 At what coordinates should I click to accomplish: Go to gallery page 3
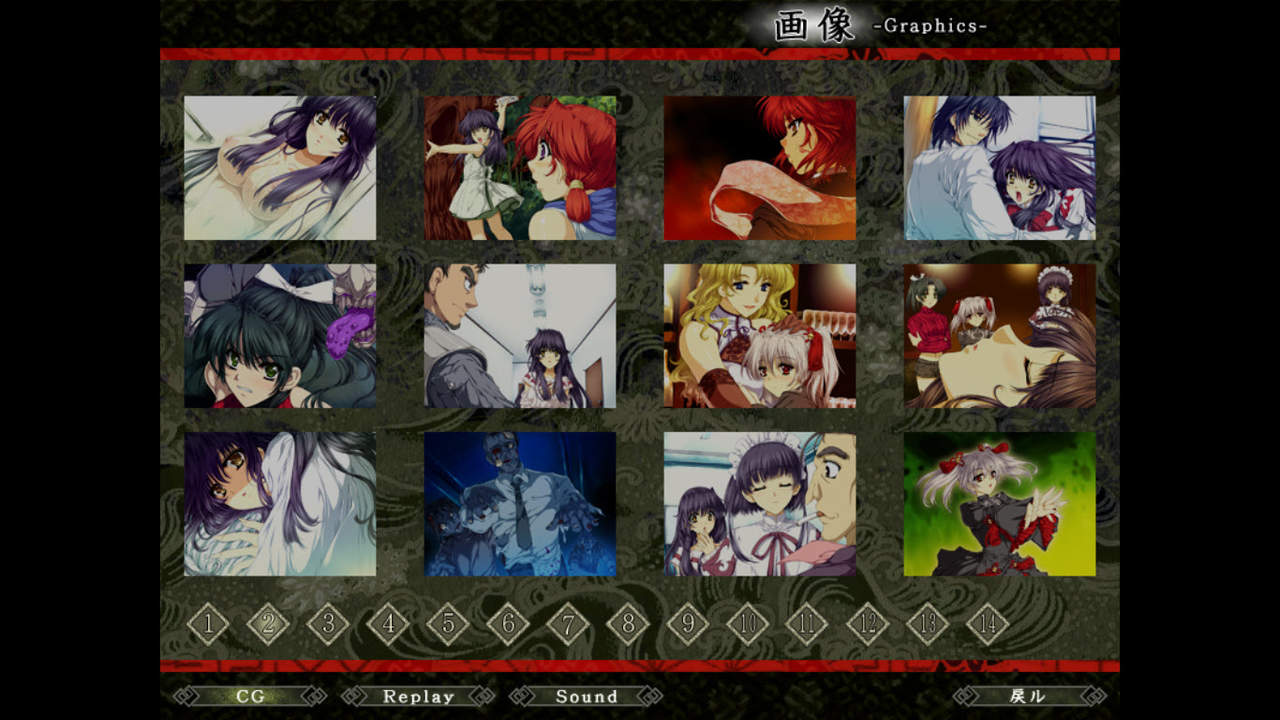click(x=328, y=625)
